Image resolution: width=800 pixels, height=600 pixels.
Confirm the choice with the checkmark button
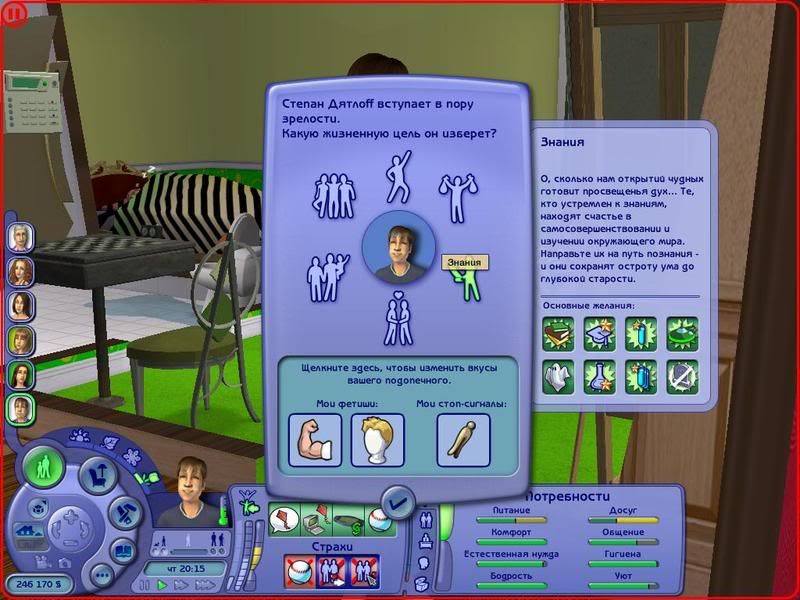click(x=399, y=500)
